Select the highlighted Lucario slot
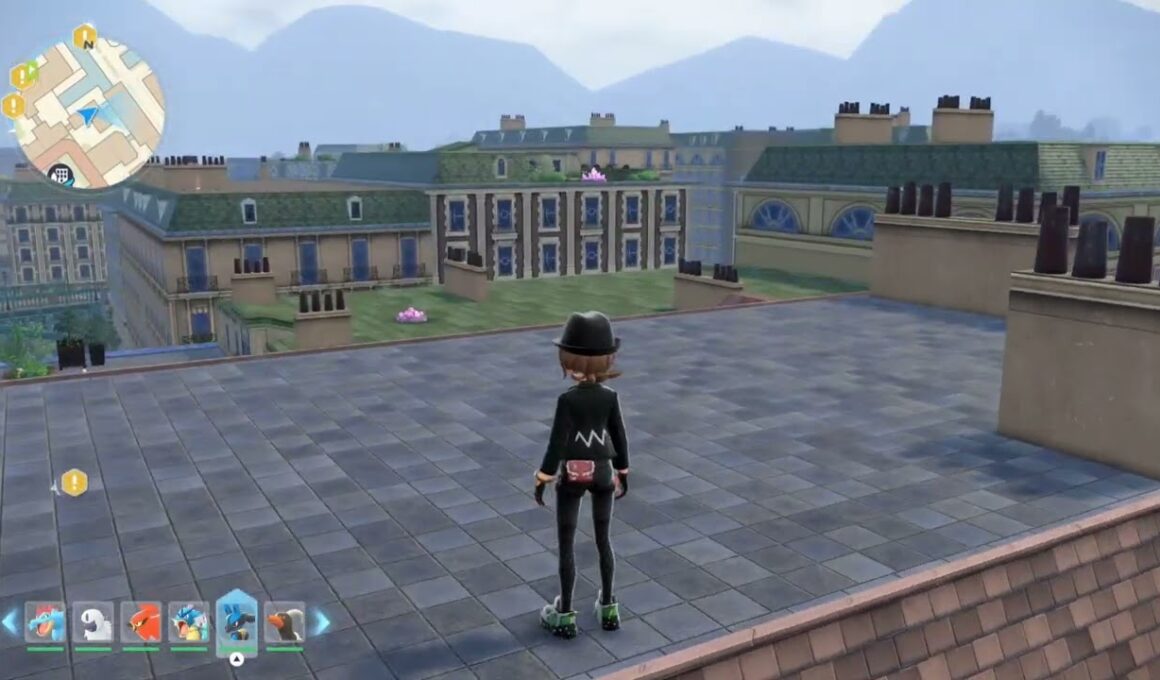Image resolution: width=1160 pixels, height=680 pixels. coord(237,619)
